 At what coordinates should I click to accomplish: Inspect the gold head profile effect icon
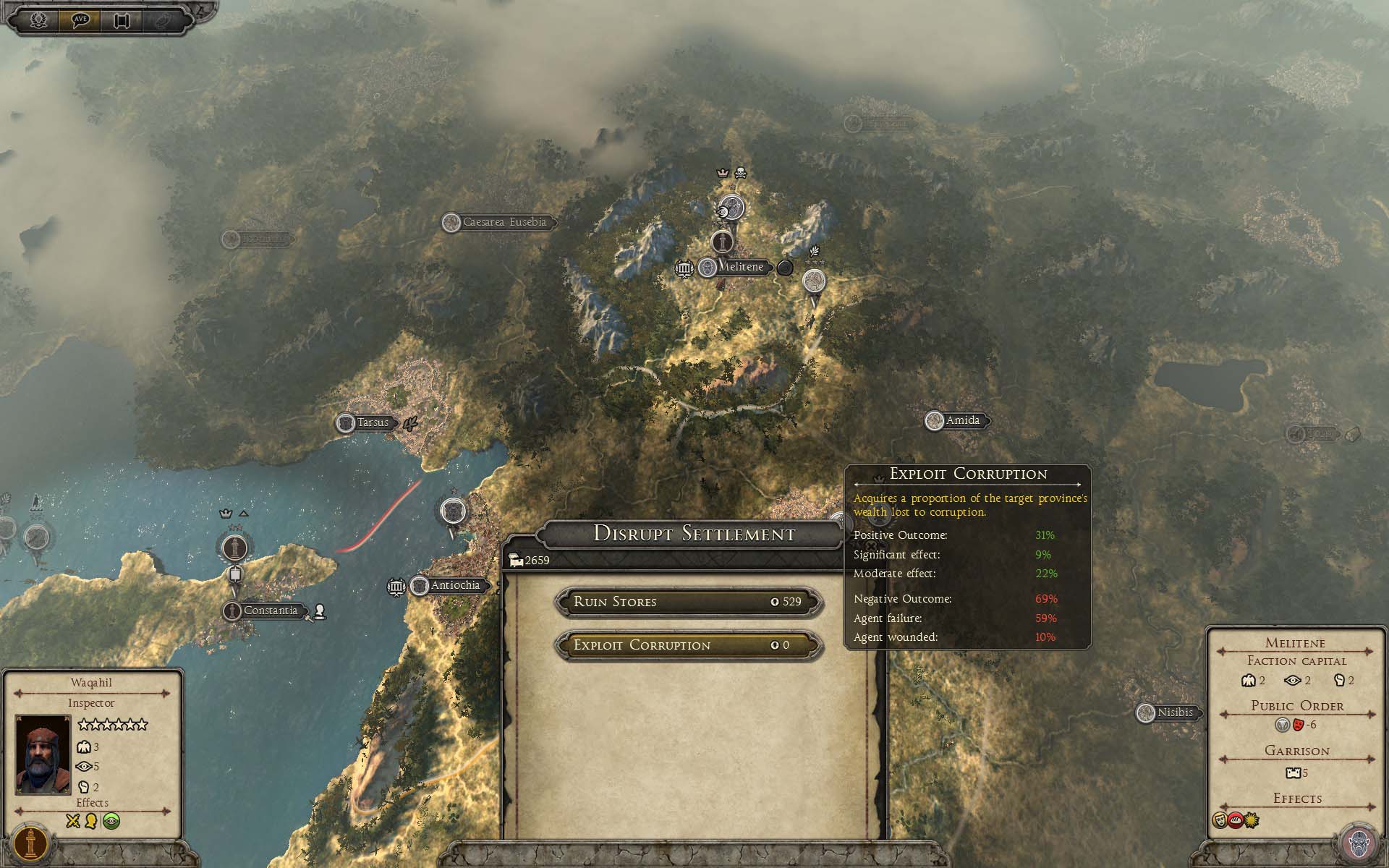click(92, 821)
